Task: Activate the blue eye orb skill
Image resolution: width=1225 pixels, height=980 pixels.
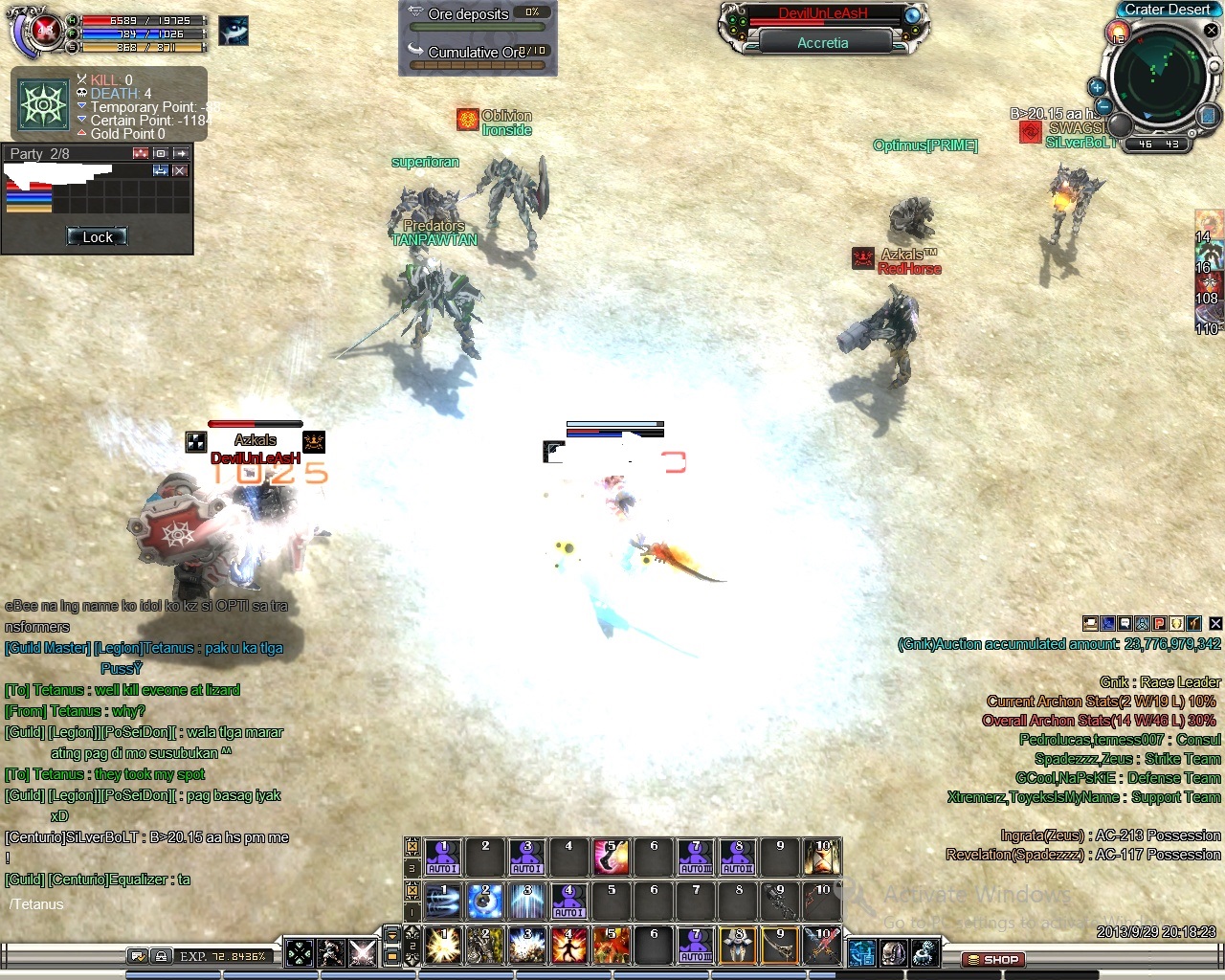Action: 485,902
